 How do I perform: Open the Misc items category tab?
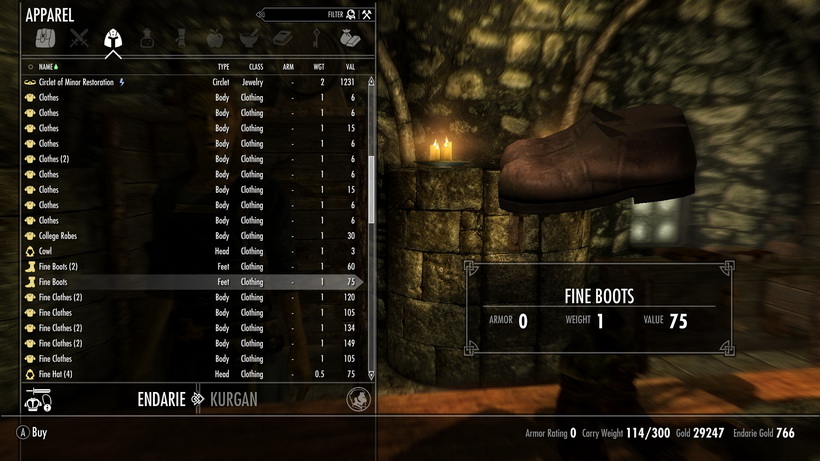350,39
